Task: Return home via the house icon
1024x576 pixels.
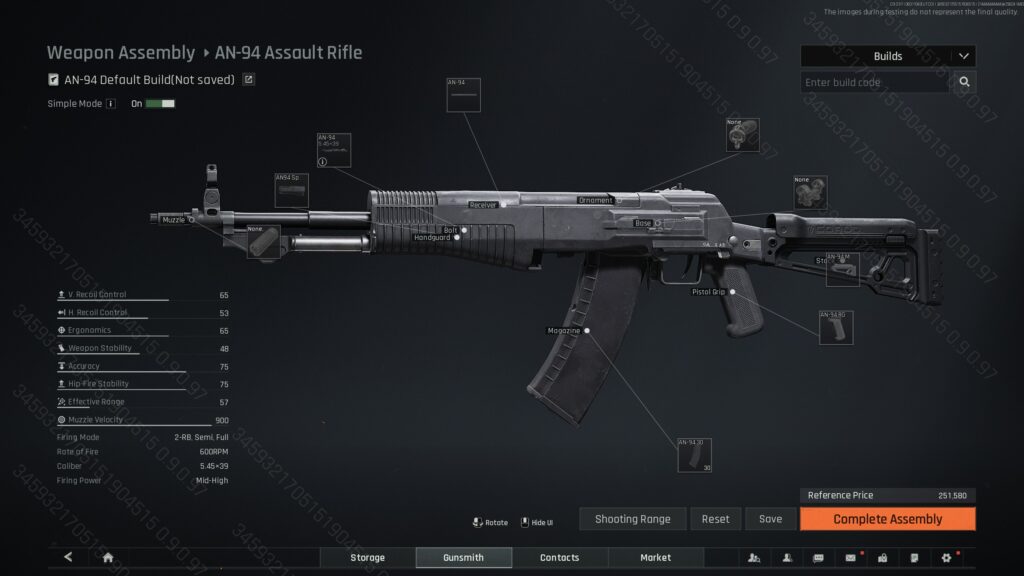Action: [108, 557]
